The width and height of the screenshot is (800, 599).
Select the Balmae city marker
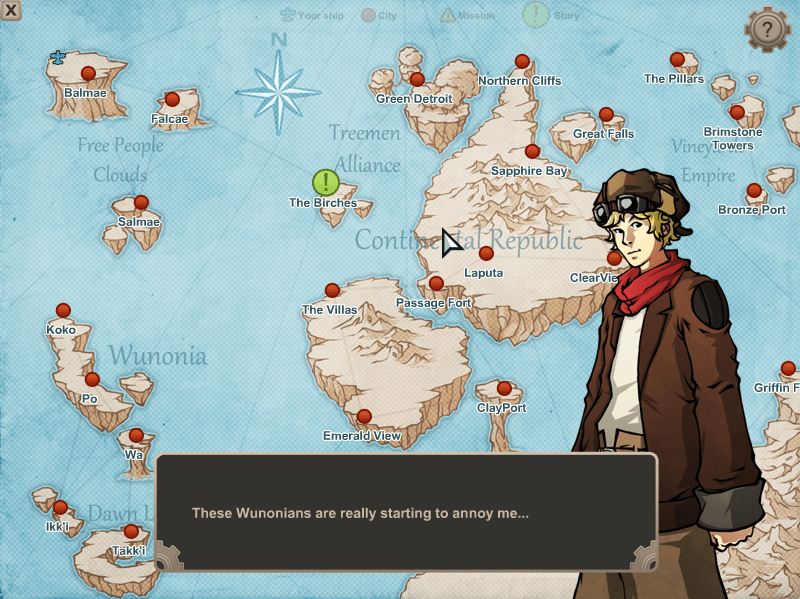88,73
